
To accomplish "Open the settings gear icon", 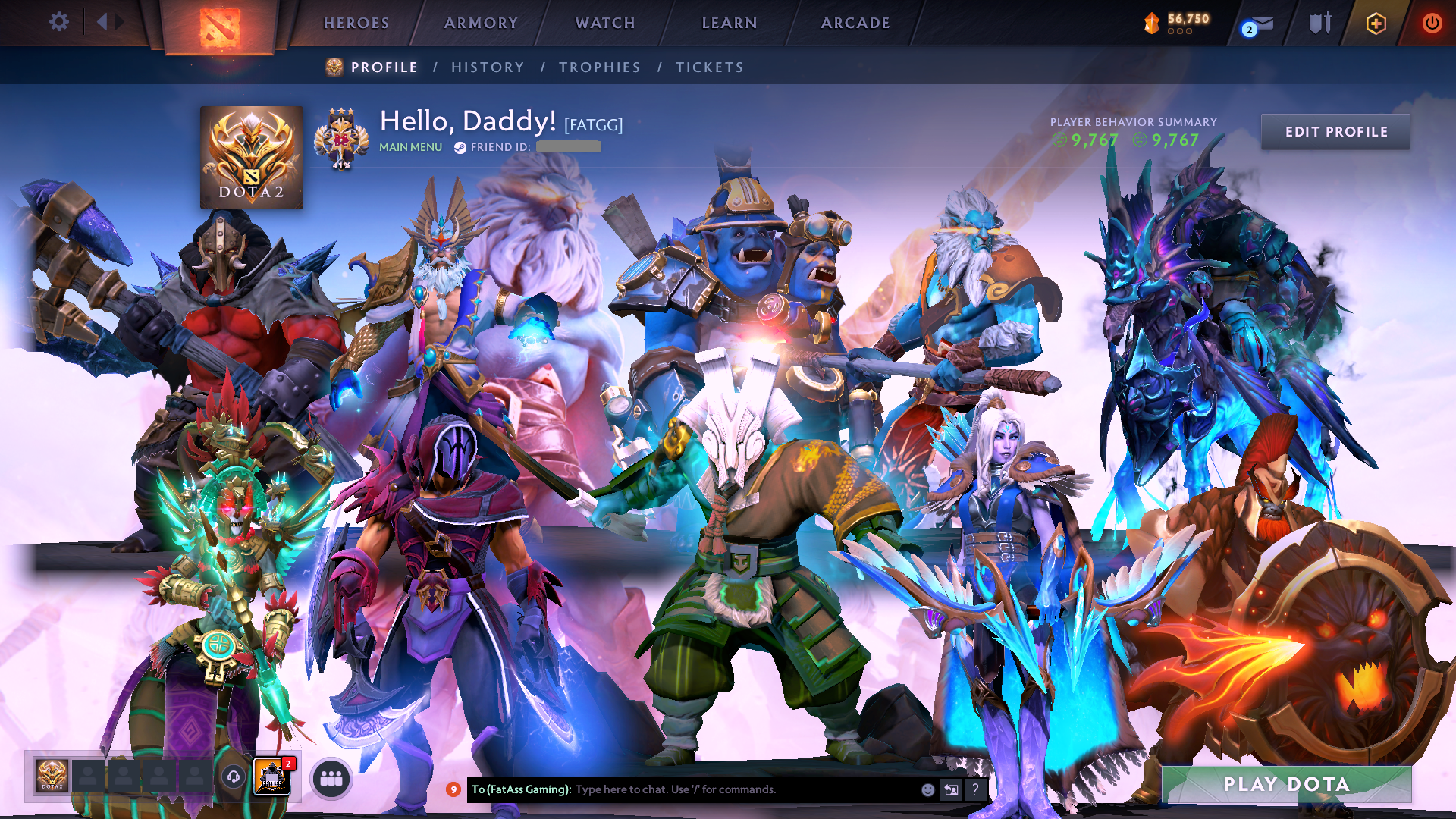I will pos(59,22).
